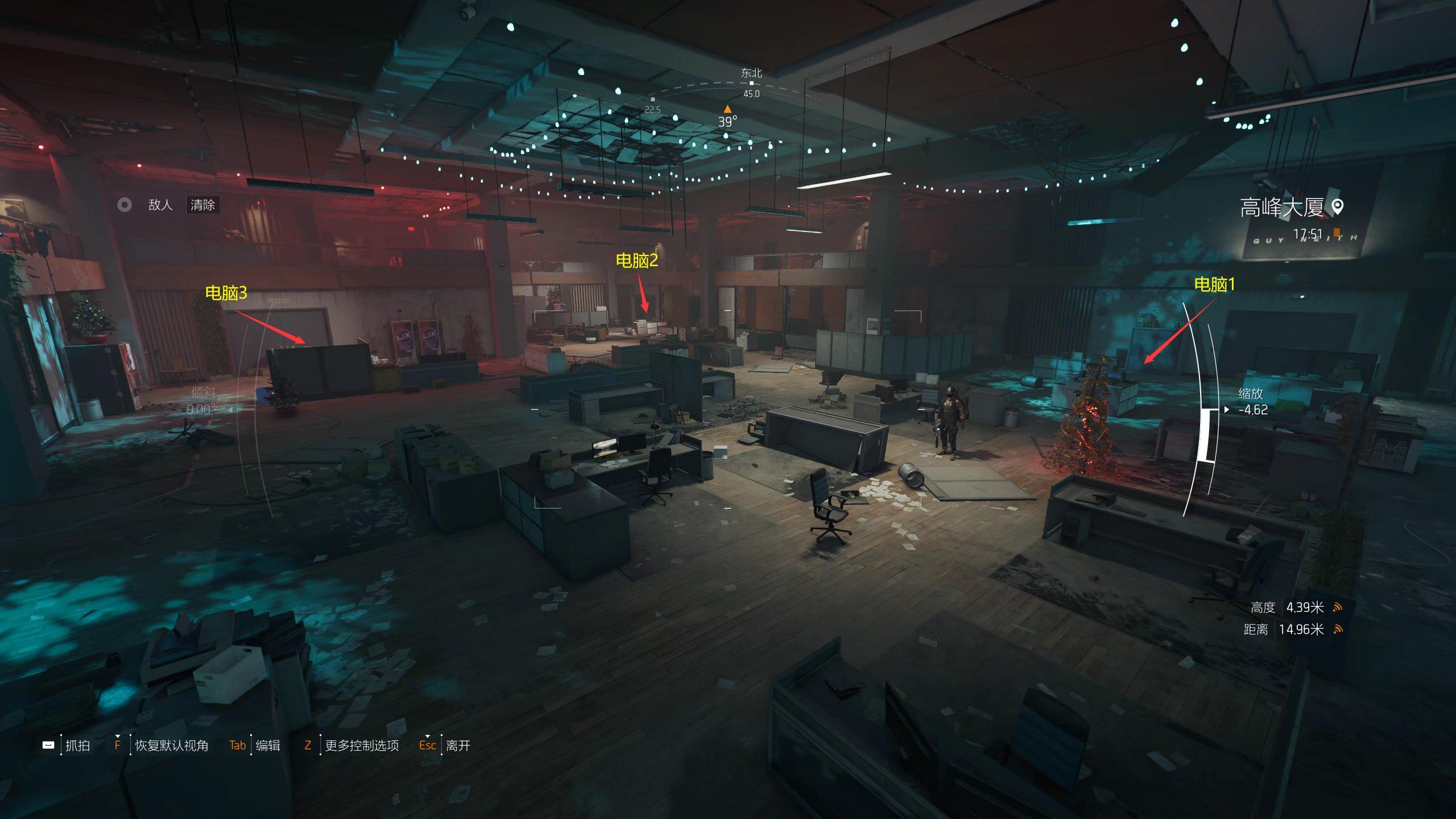Show 更多控制选项 controls
Screen dimensions: 1456x819
[x=361, y=745]
